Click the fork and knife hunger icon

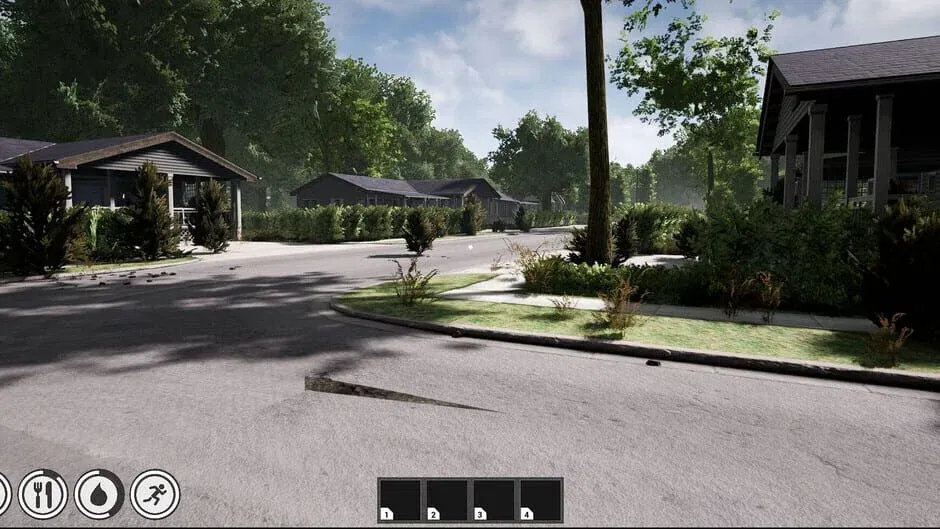[43, 494]
